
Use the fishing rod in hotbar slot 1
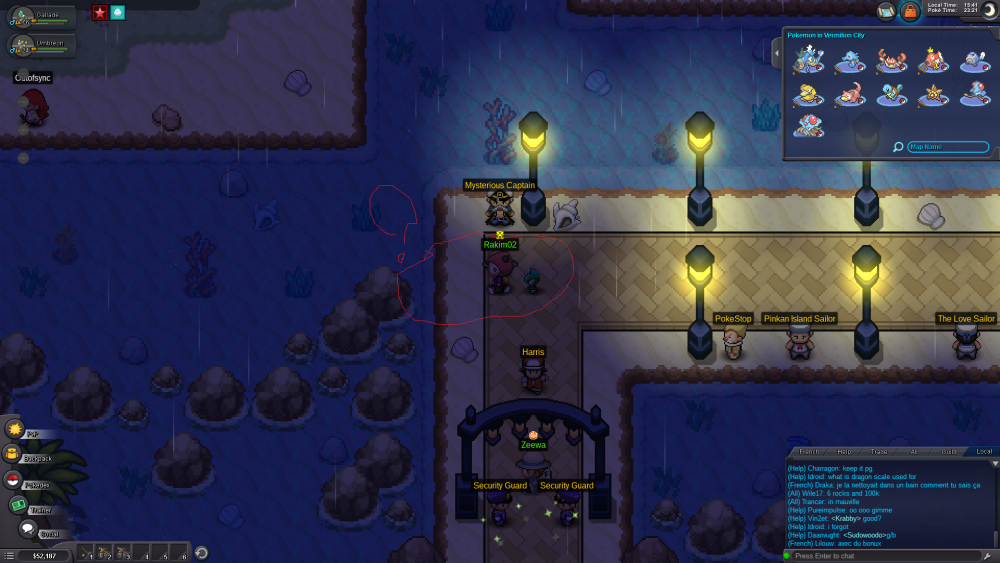(86, 552)
